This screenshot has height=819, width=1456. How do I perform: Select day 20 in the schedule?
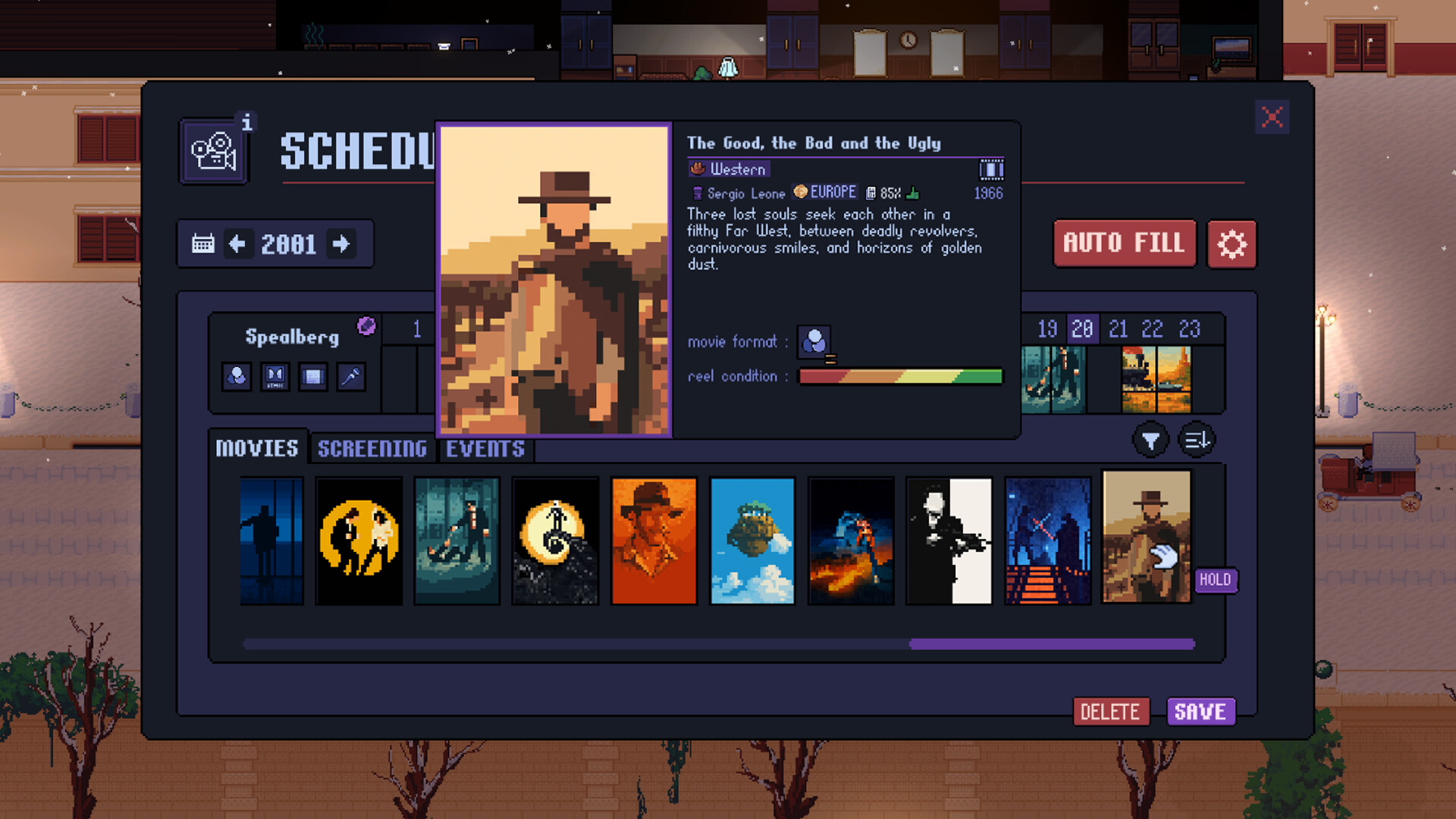1082,329
